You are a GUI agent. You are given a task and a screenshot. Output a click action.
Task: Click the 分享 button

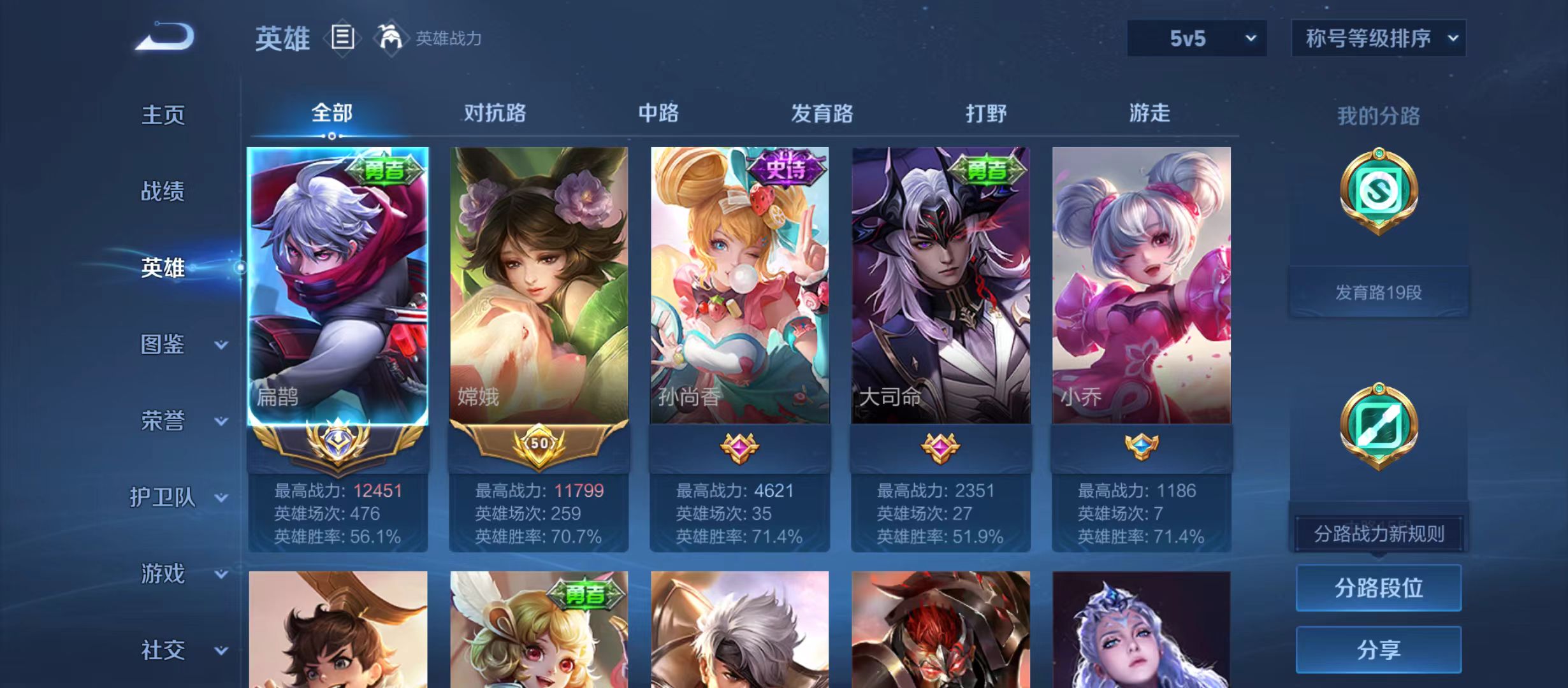(1379, 651)
